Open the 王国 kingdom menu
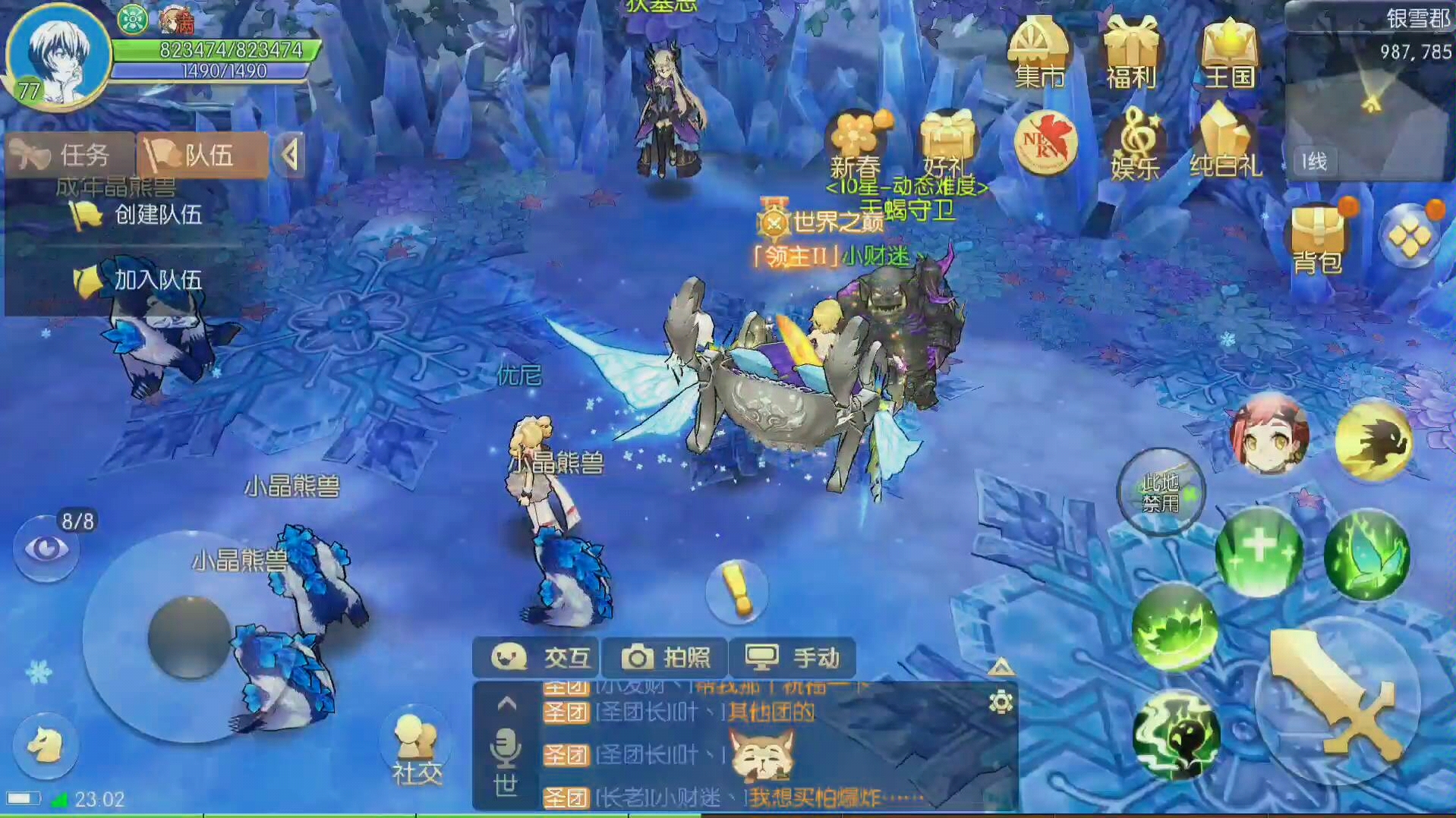This screenshot has width=1456, height=818. (x=1228, y=55)
